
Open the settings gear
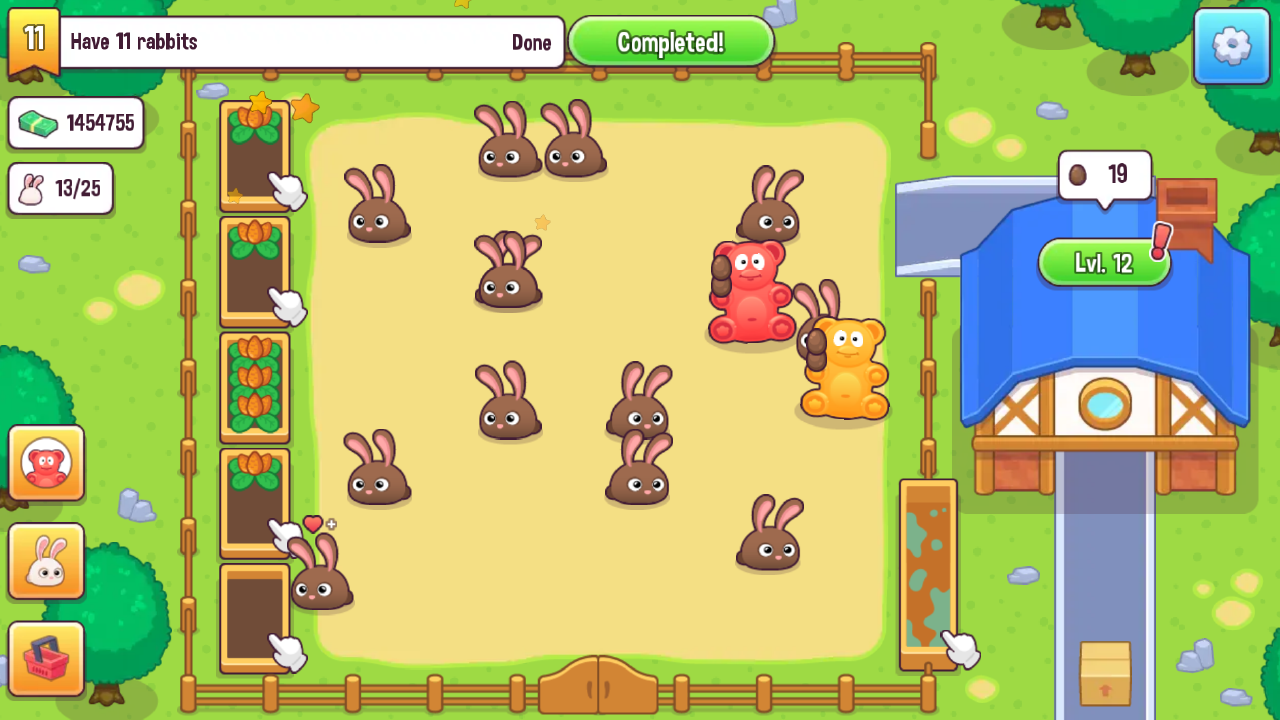(1232, 46)
